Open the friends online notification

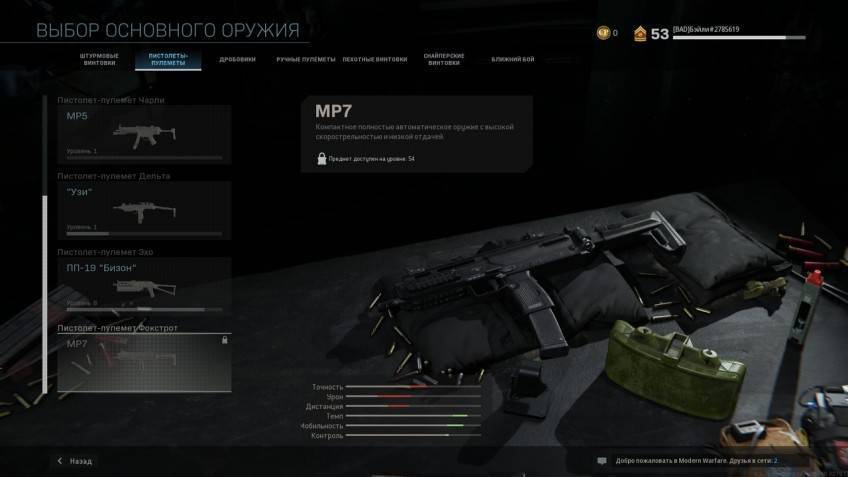click(x=690, y=461)
